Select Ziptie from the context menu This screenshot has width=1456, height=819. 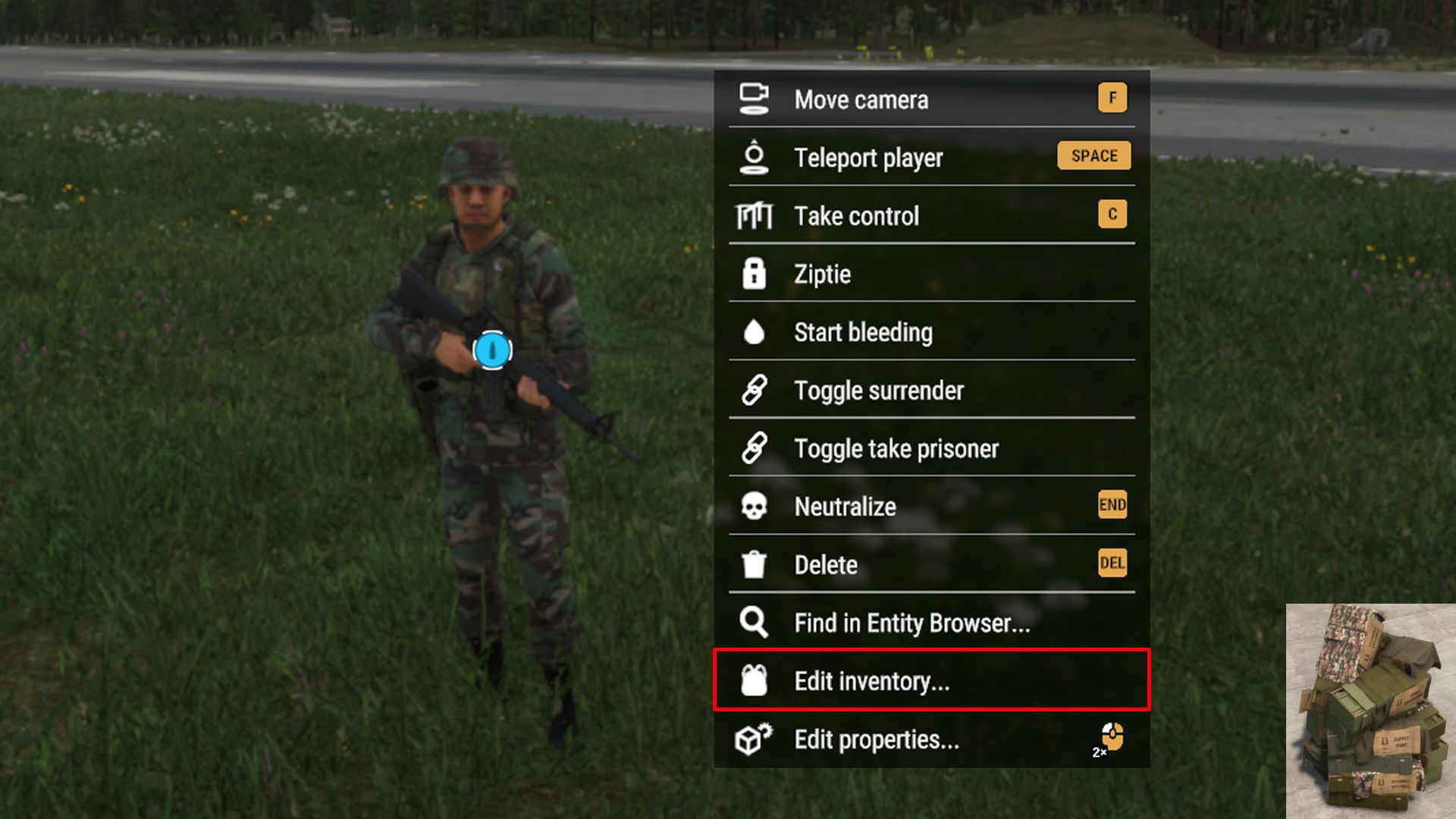(x=823, y=274)
